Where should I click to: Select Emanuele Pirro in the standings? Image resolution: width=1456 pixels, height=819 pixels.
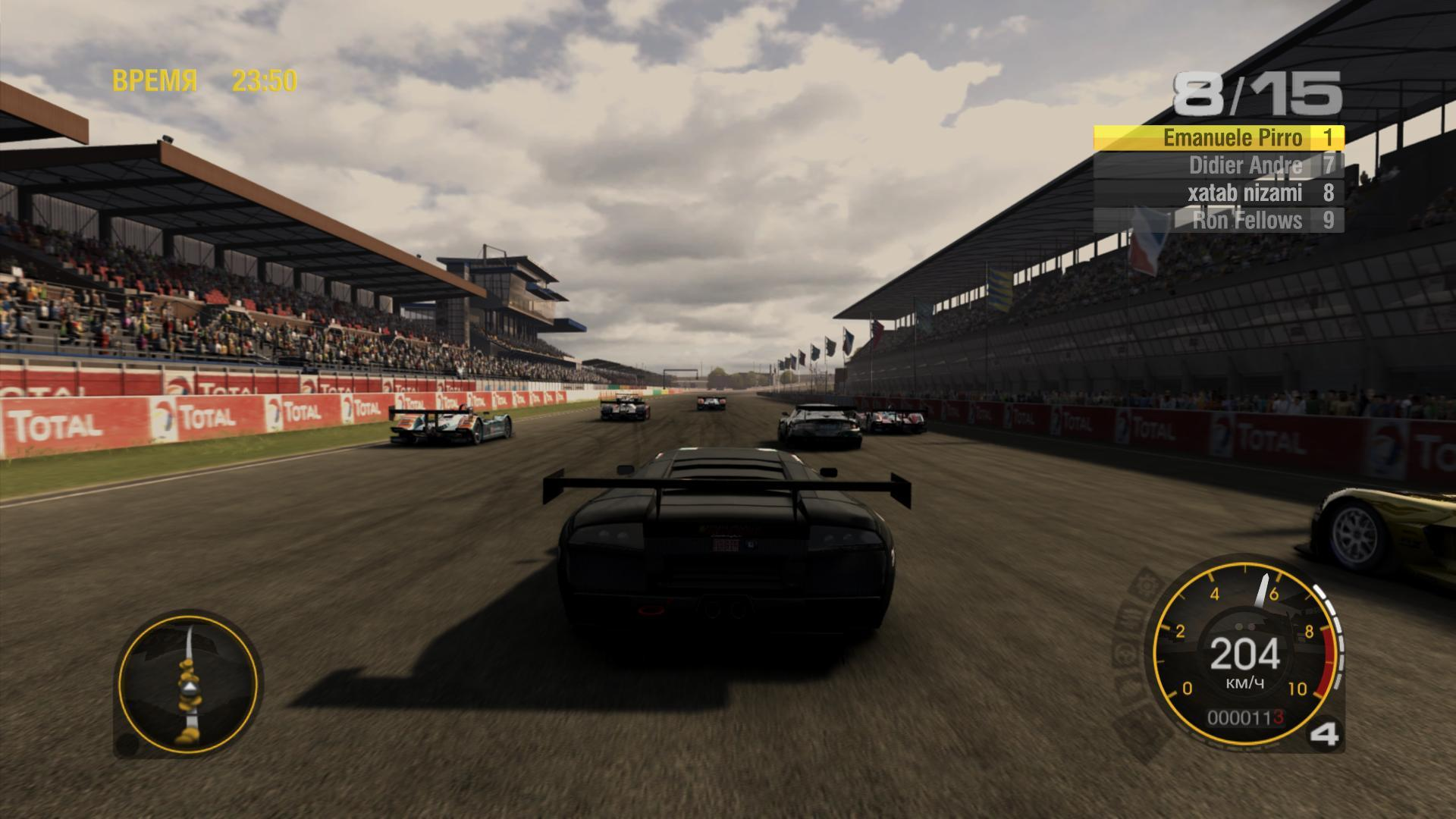point(1219,138)
